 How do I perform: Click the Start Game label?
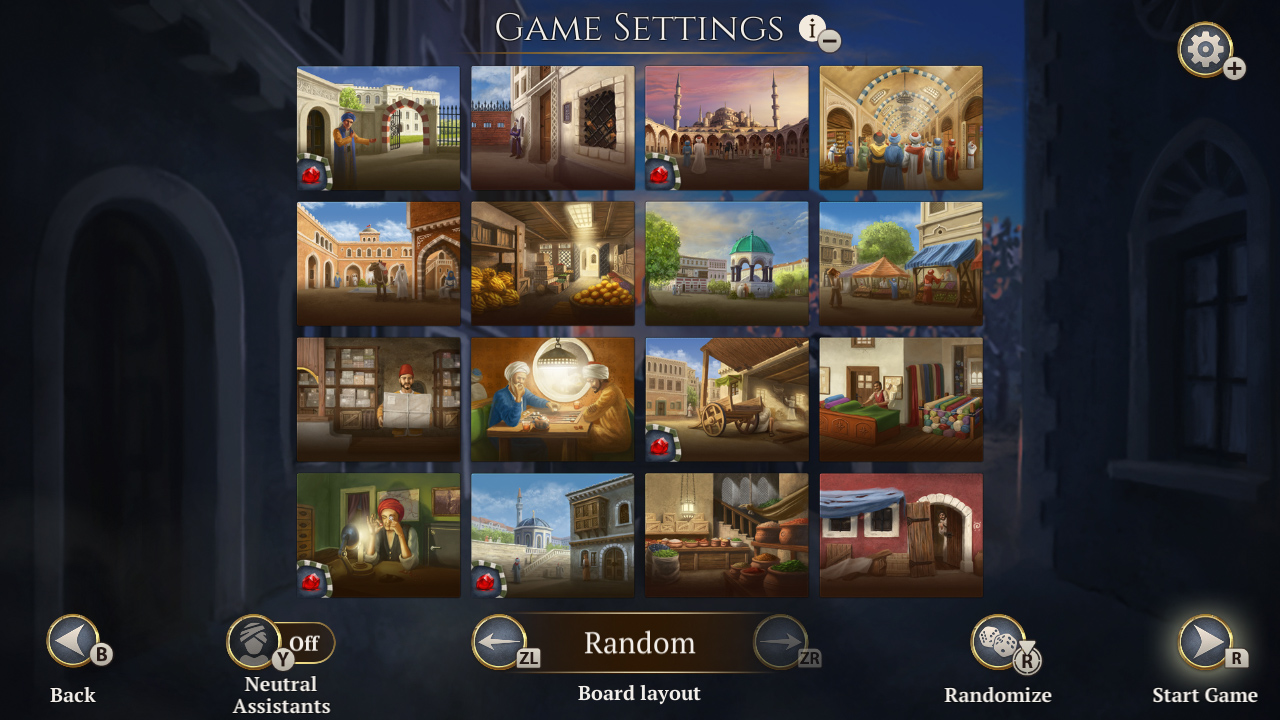click(x=1206, y=694)
